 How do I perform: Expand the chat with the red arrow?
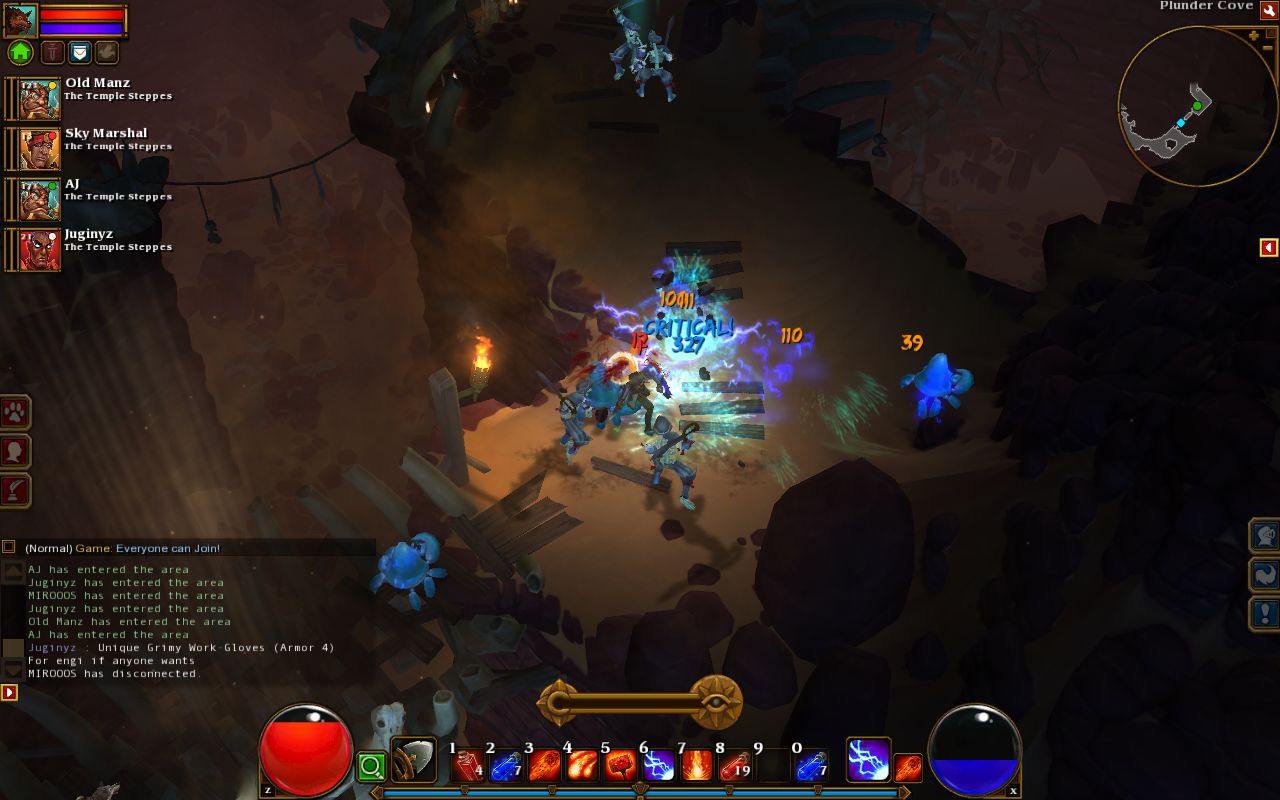tap(9, 692)
